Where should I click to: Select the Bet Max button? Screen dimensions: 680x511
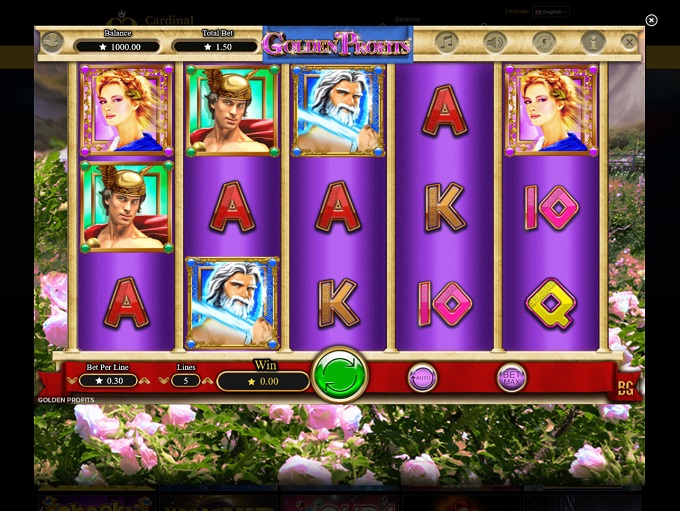pos(511,378)
